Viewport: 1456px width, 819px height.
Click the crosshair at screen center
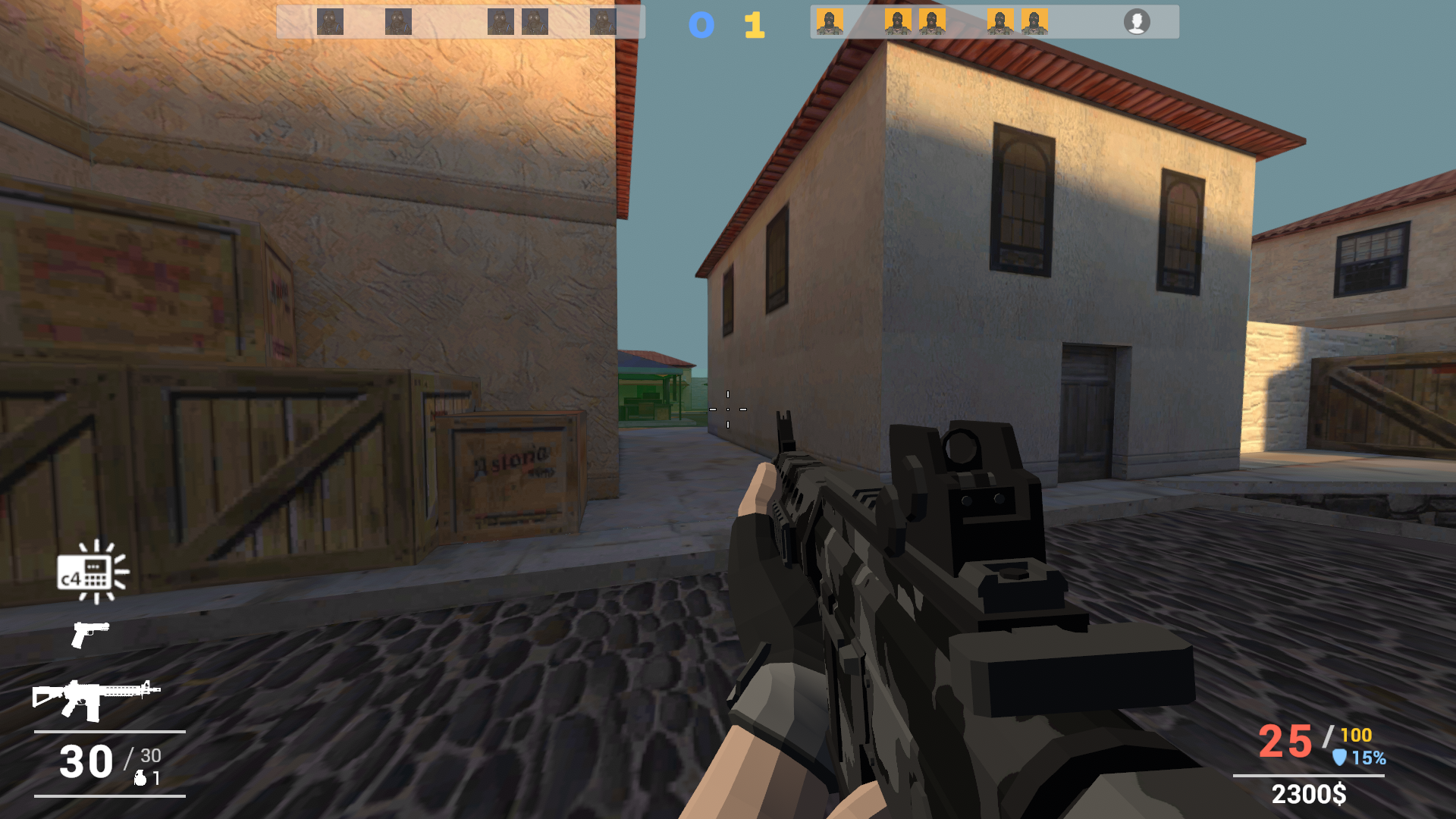(x=728, y=409)
